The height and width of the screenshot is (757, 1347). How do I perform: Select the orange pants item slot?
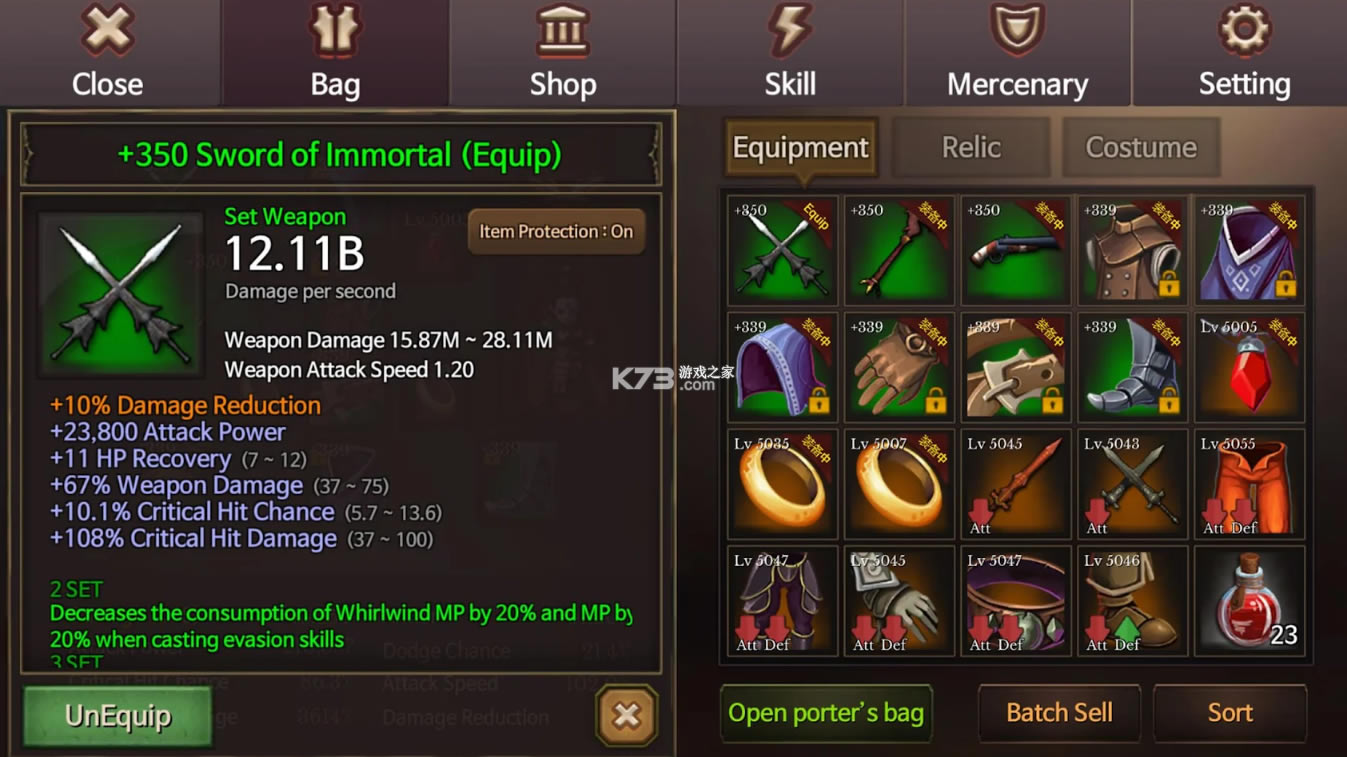click(x=1250, y=485)
